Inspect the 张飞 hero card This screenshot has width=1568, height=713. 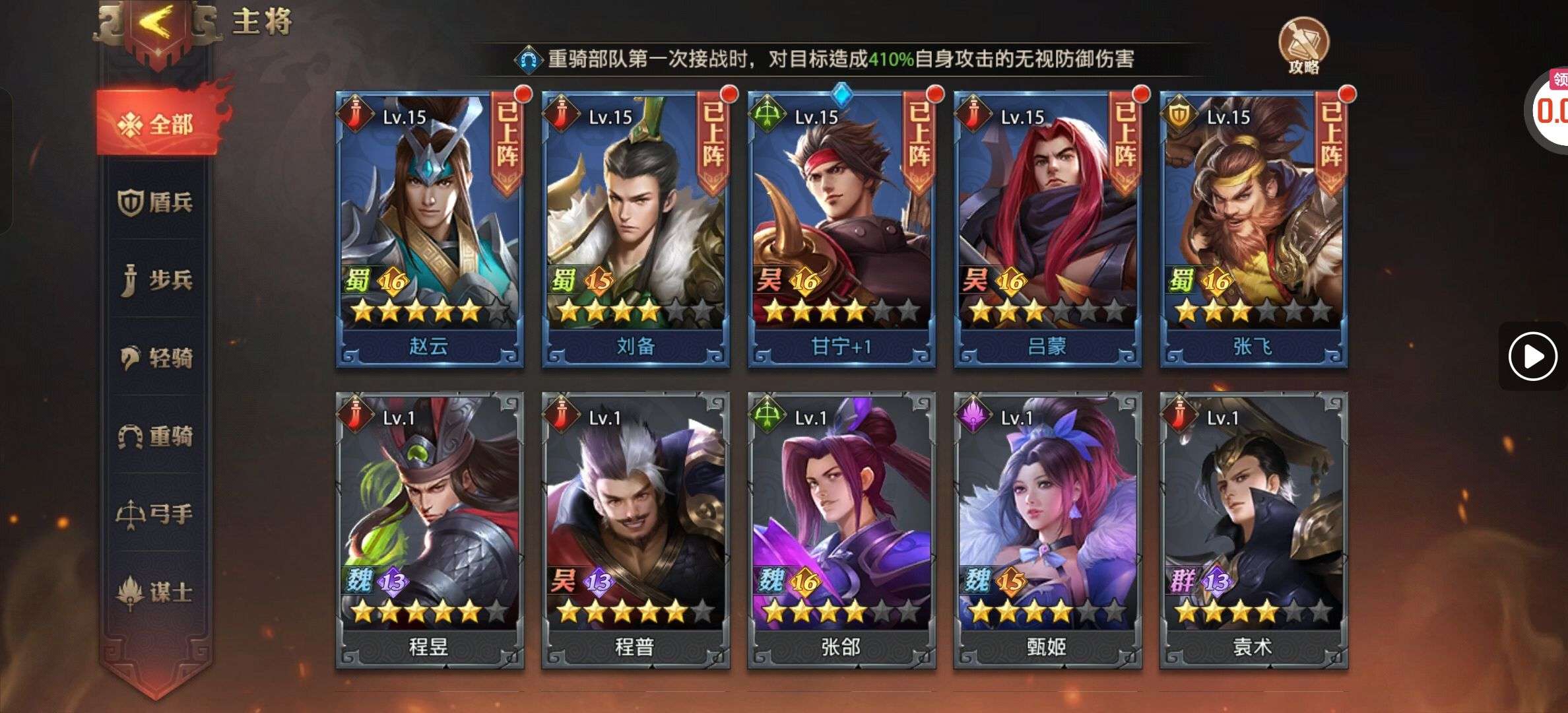click(1253, 229)
